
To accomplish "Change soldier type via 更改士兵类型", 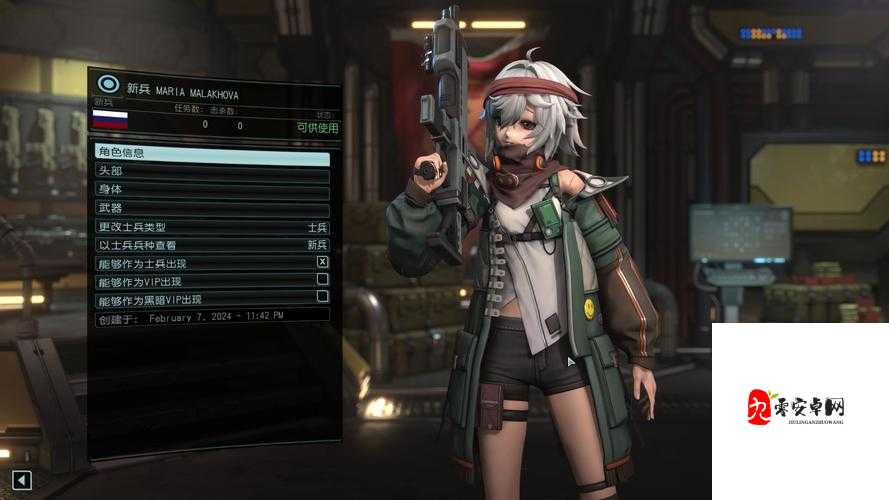I will click(211, 227).
